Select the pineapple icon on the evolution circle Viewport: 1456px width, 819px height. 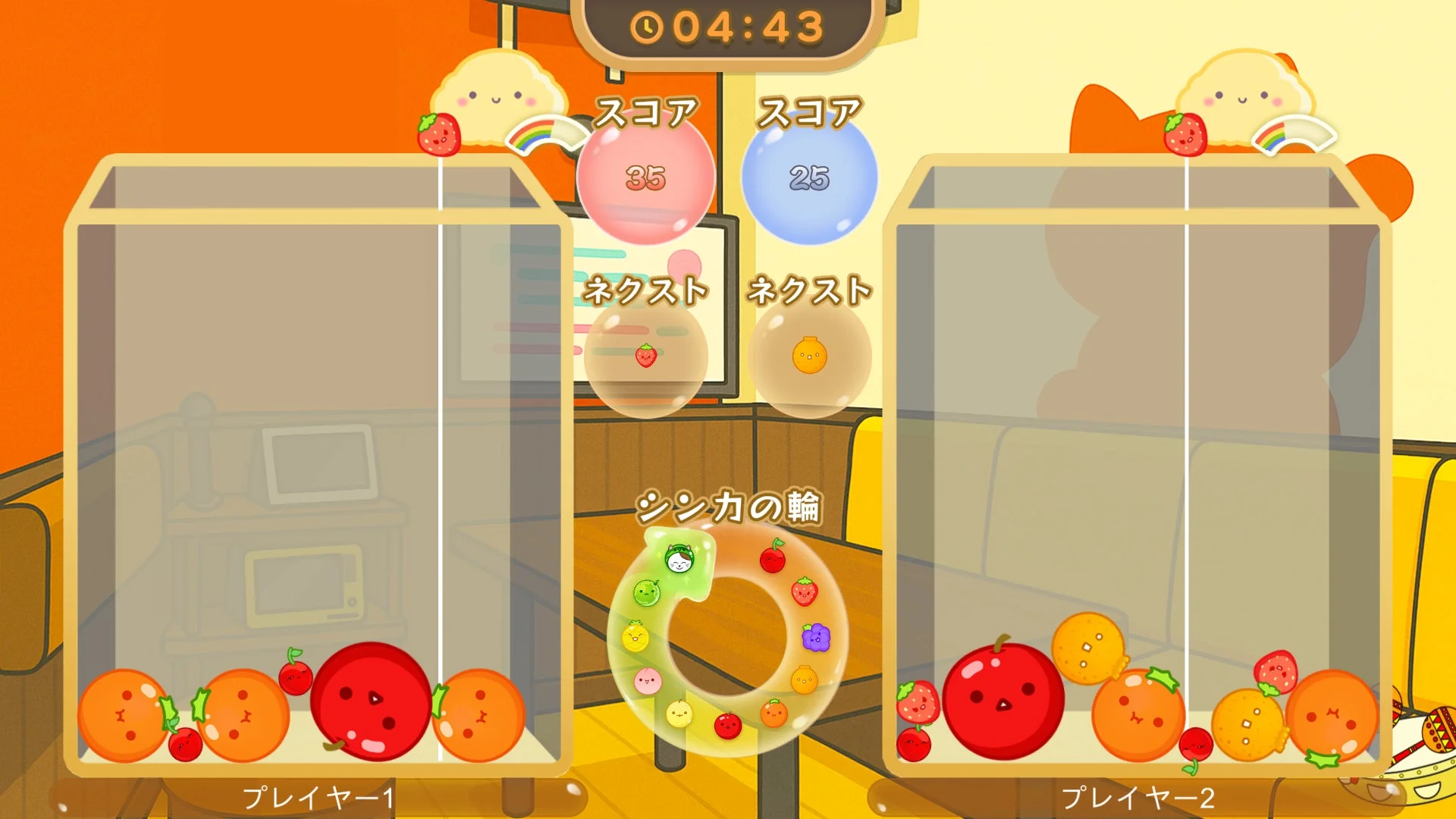point(634,637)
